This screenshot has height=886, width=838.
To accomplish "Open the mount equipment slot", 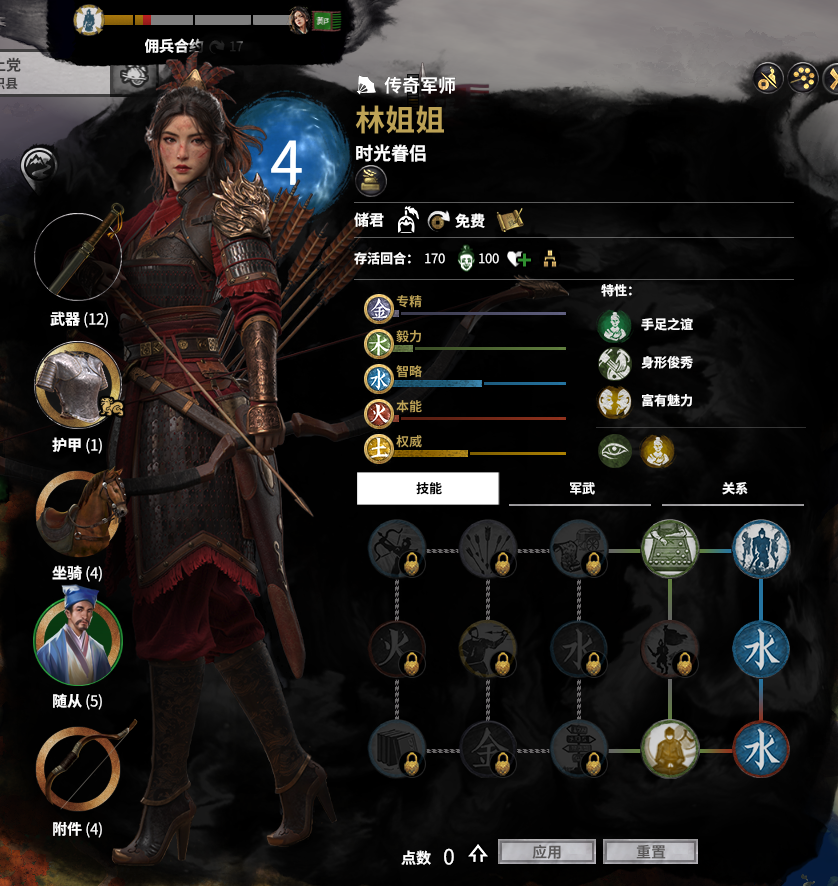I will pyautogui.click(x=78, y=513).
